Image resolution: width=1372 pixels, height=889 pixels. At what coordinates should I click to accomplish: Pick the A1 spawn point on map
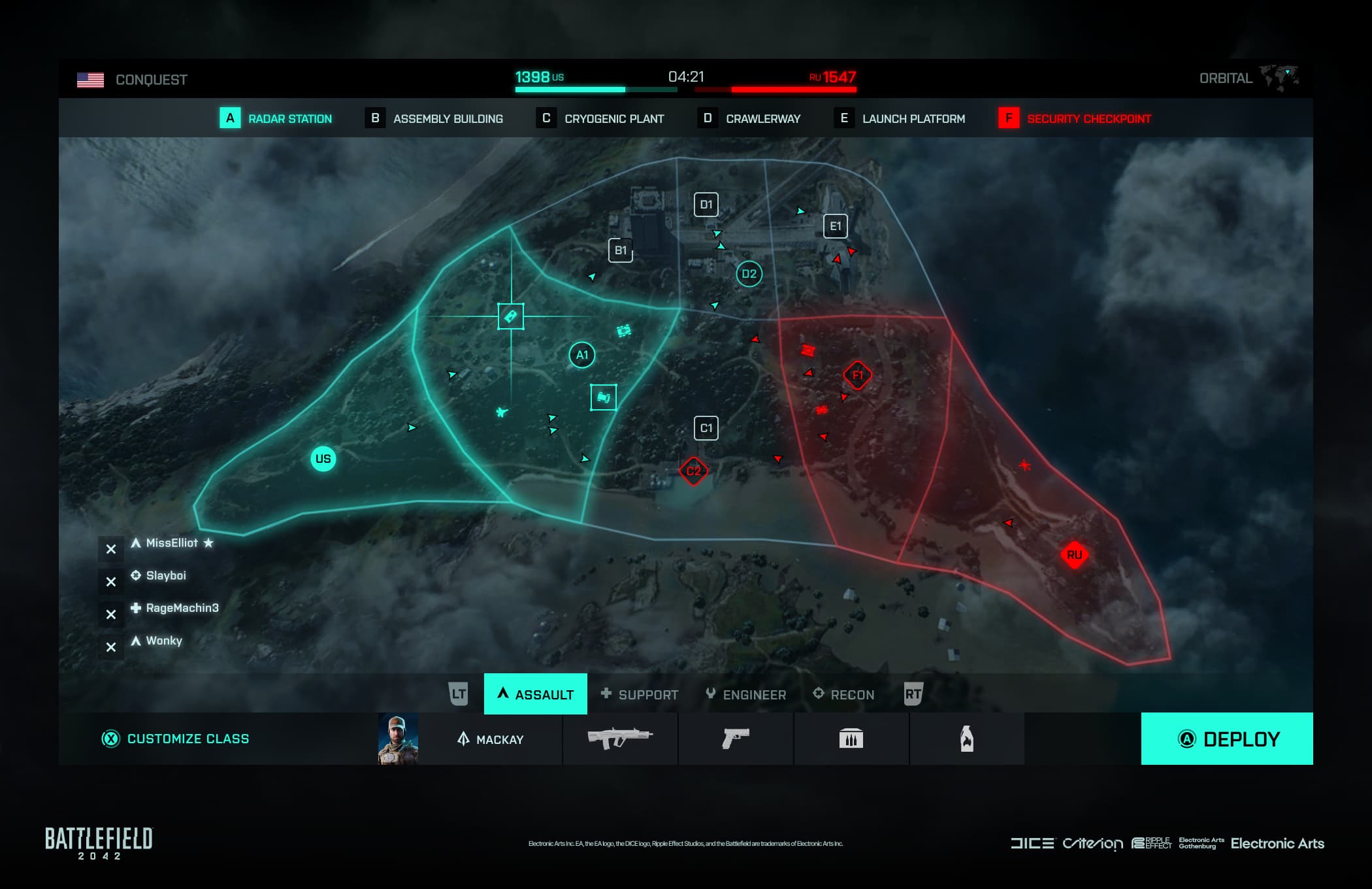point(581,355)
